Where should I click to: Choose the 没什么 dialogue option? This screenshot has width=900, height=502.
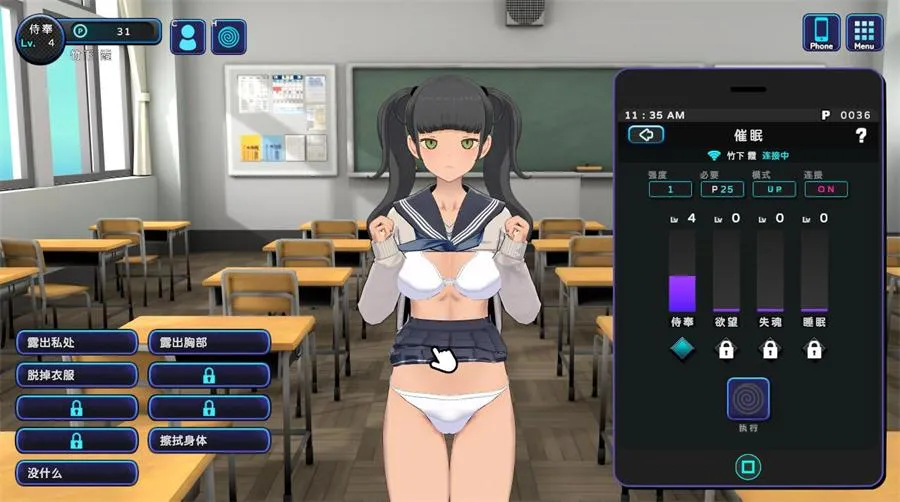click(76, 472)
